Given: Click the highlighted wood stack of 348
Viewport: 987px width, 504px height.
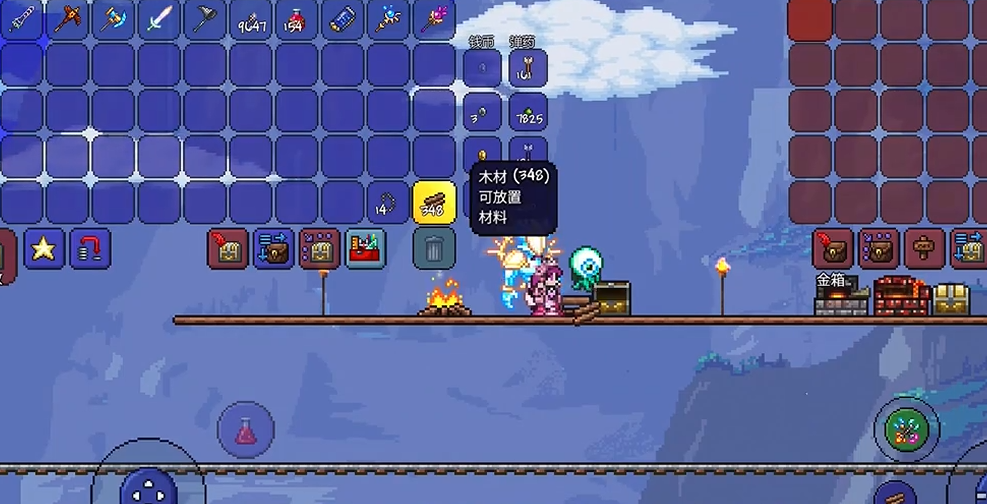Looking at the screenshot, I should point(434,203).
